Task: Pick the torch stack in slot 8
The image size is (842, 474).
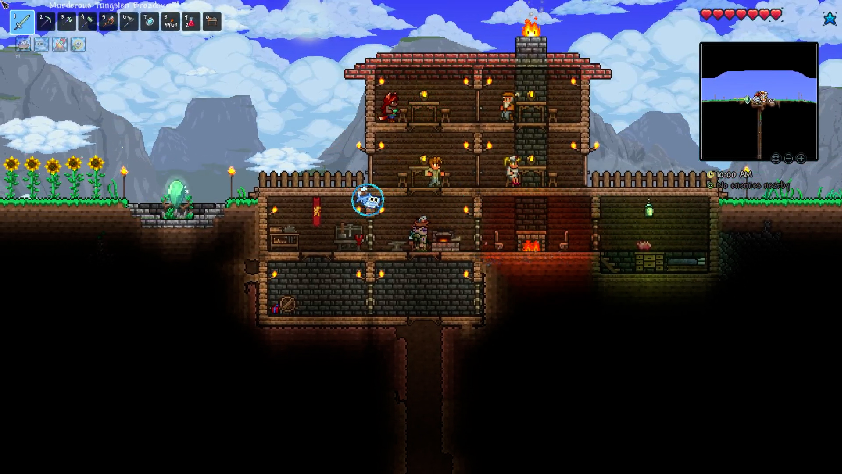Action: pos(170,21)
